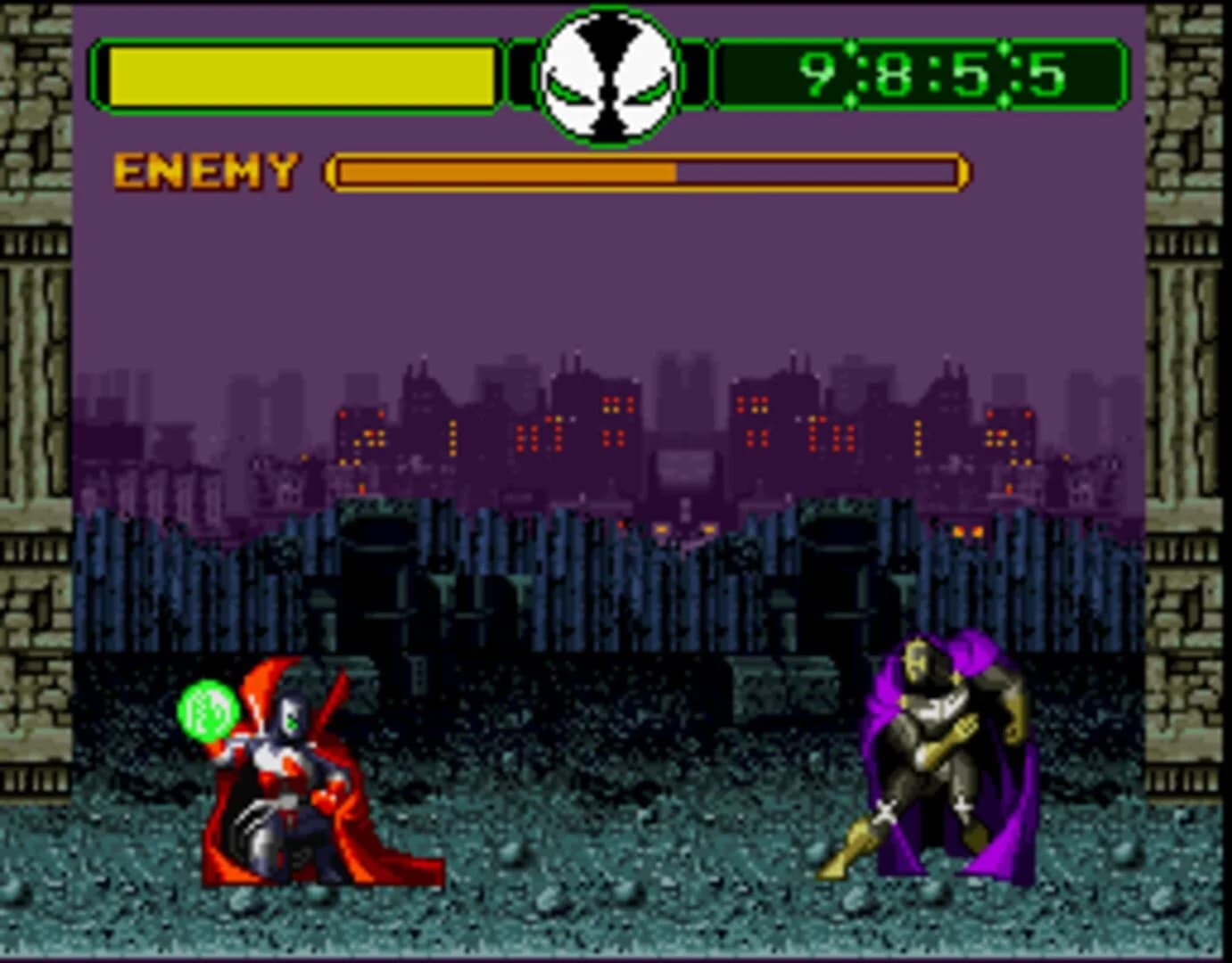Select the ENEMY label text
This screenshot has width=1232, height=963.
(x=203, y=169)
